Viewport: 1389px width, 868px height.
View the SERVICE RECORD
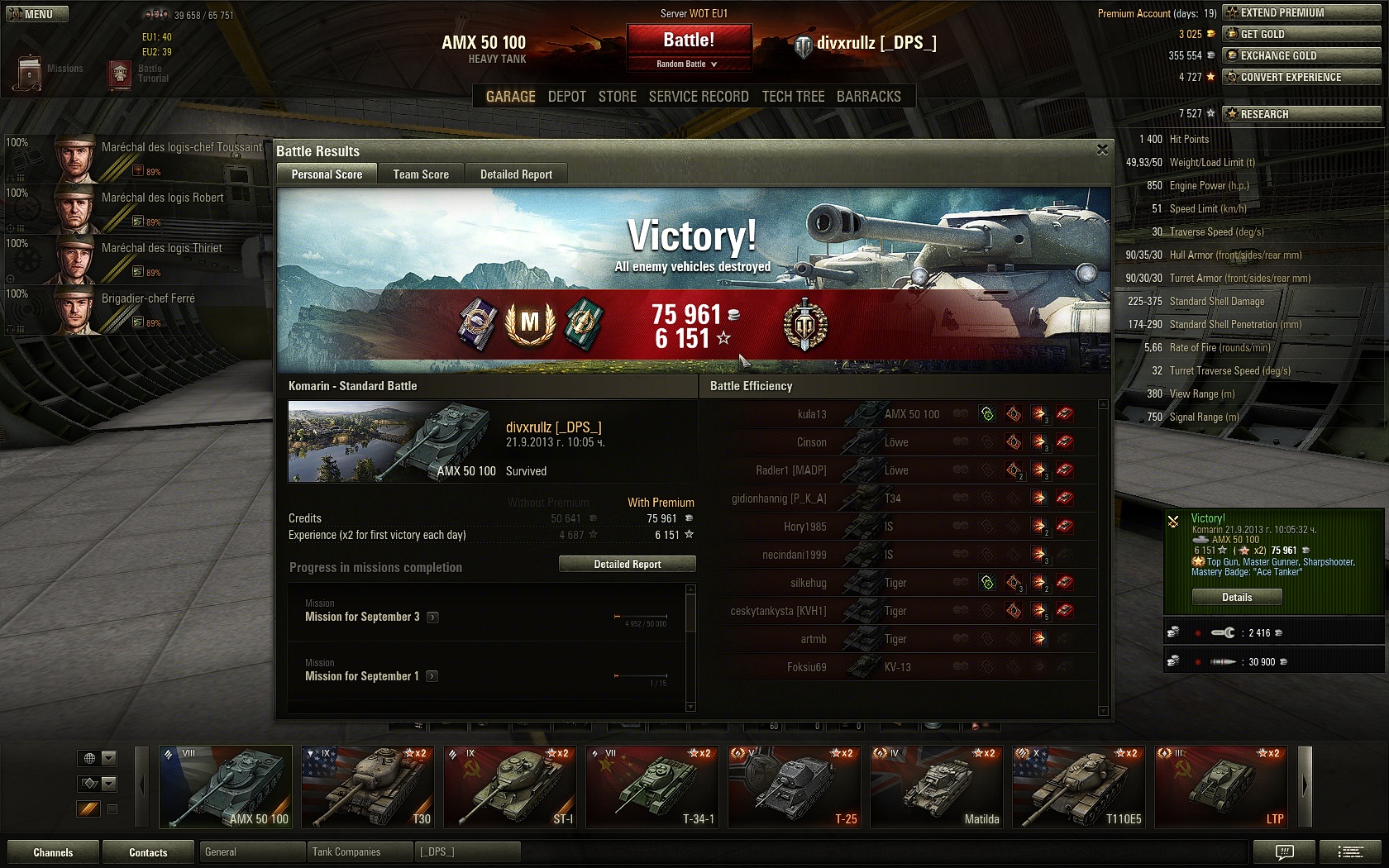click(699, 97)
